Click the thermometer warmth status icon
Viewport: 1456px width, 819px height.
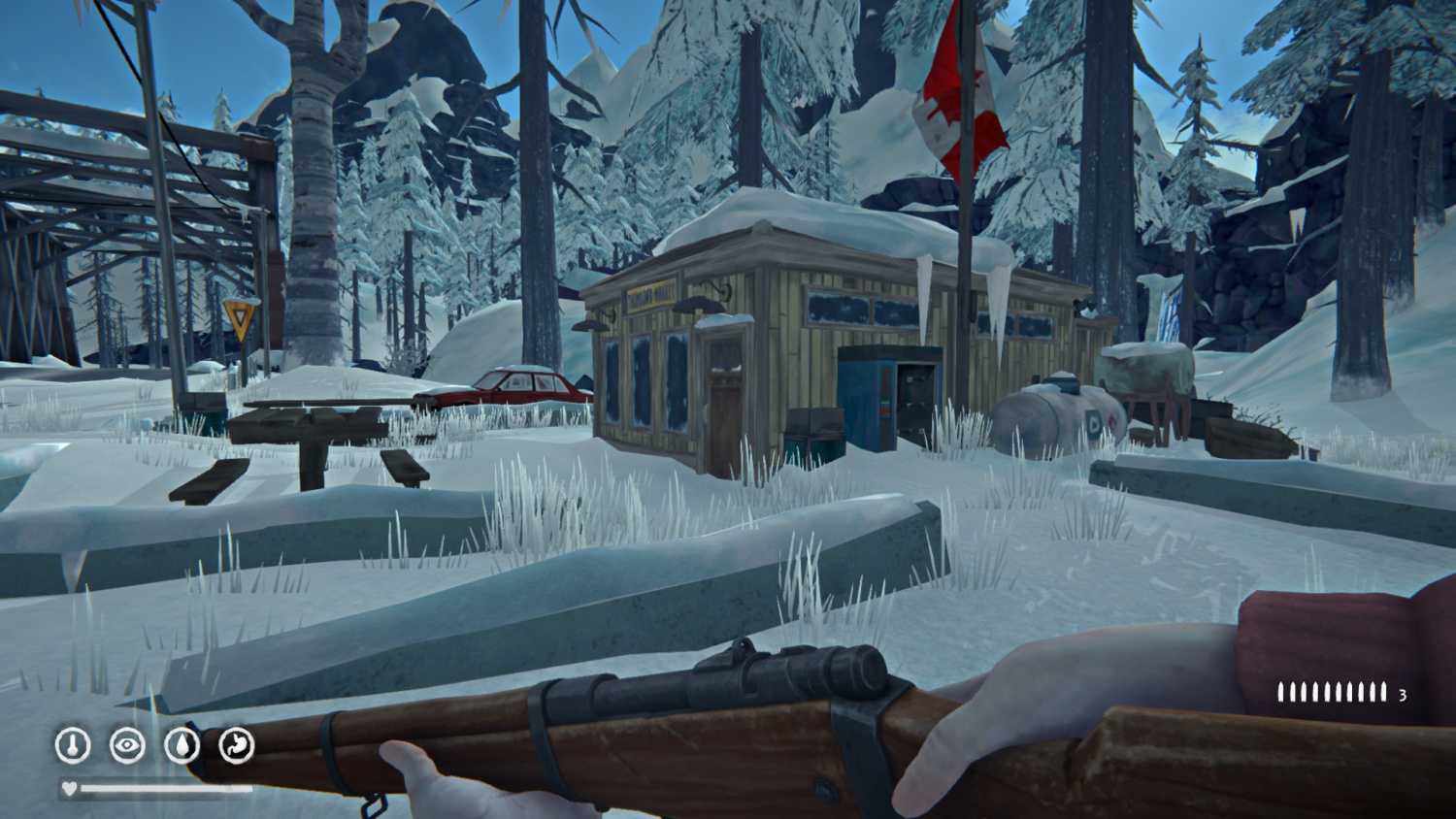[73, 745]
